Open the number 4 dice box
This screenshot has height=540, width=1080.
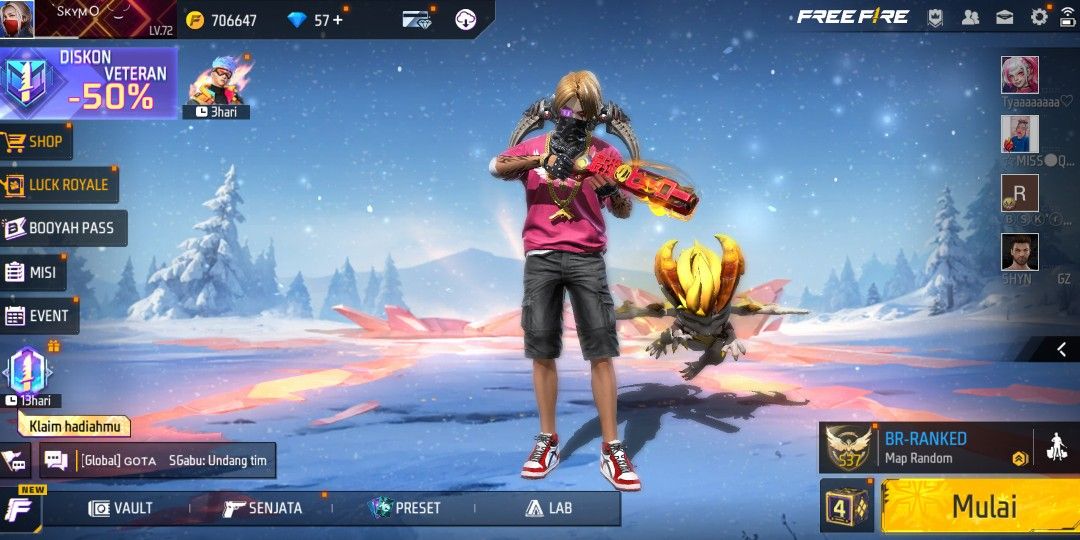[x=847, y=506]
